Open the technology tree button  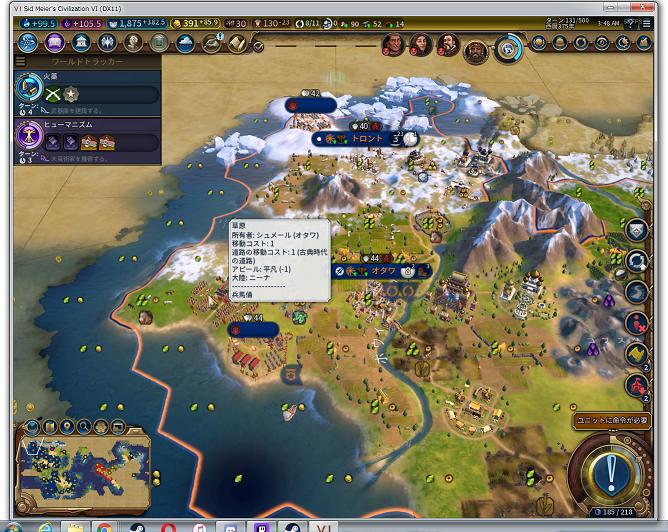coord(27,42)
